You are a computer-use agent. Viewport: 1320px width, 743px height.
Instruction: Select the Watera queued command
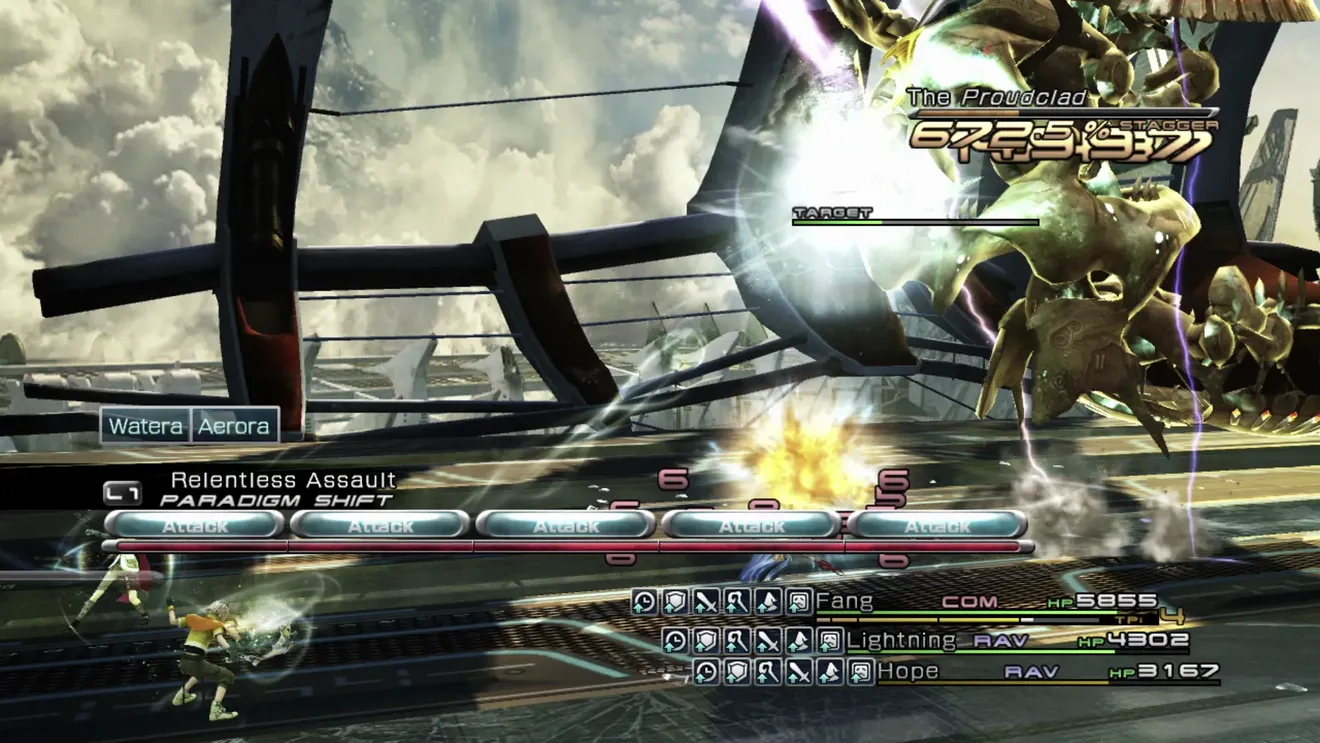click(x=146, y=426)
